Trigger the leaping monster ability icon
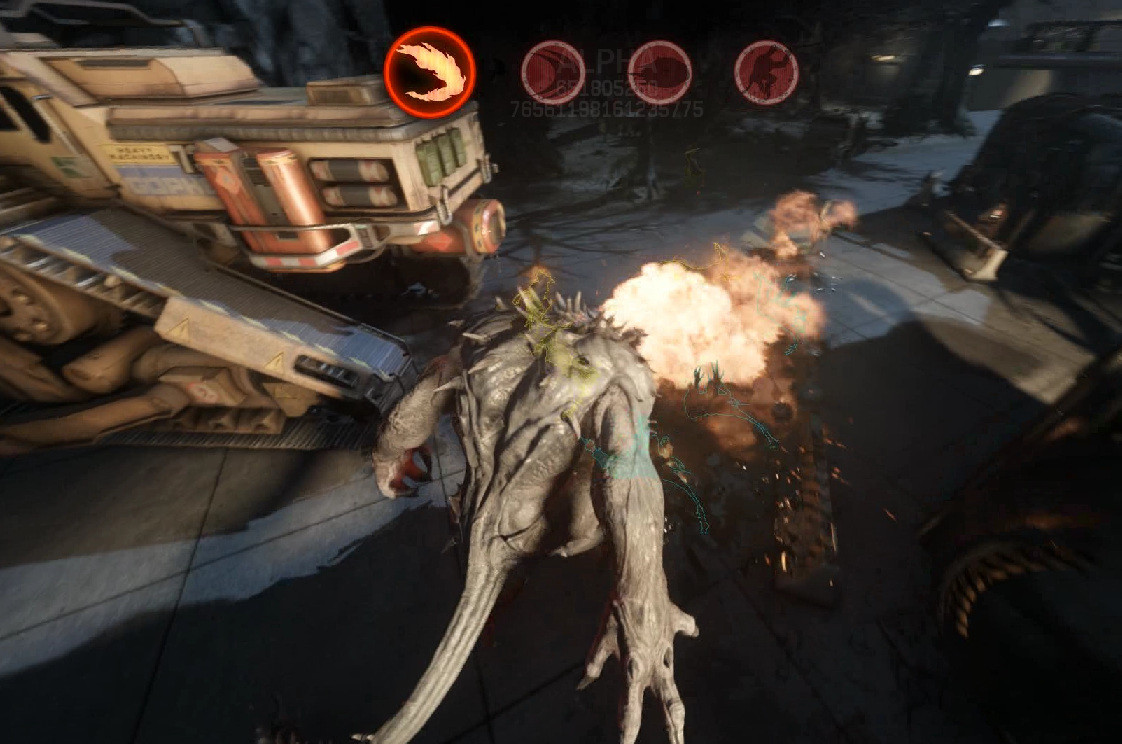Image resolution: width=1122 pixels, height=744 pixels. tap(766, 72)
